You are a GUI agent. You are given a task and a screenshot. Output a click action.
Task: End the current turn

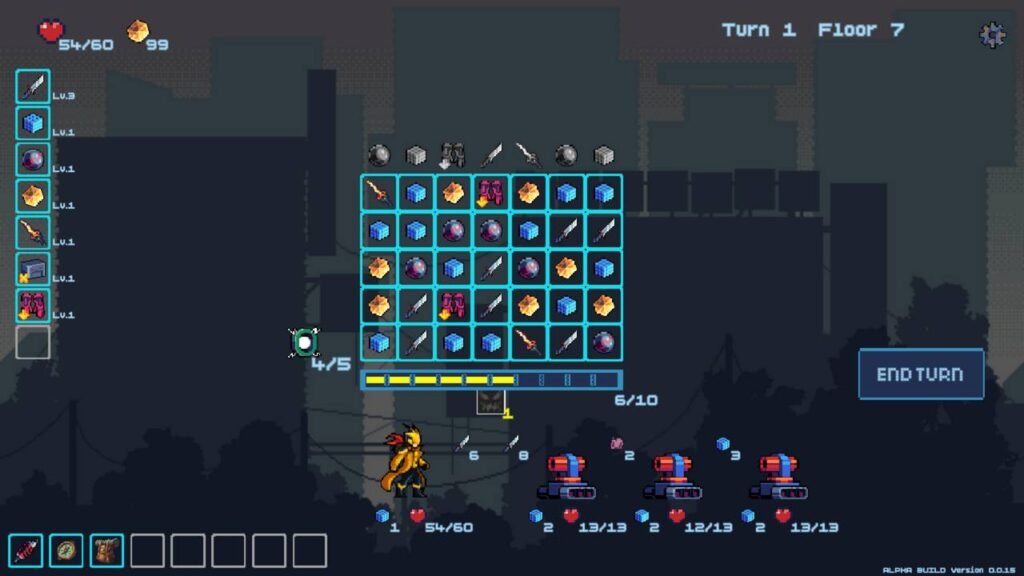coord(920,374)
